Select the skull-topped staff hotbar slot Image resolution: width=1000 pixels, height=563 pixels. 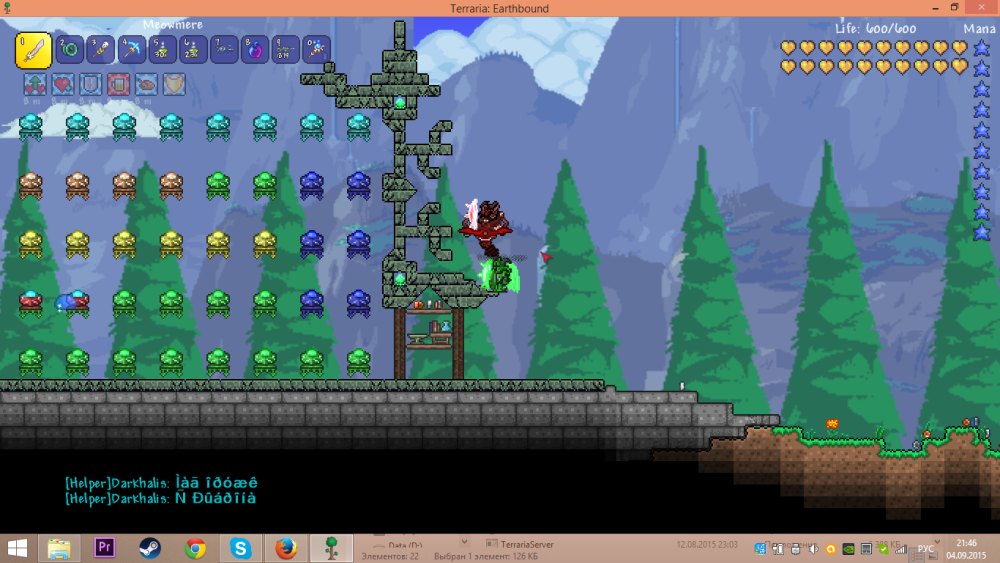point(100,49)
